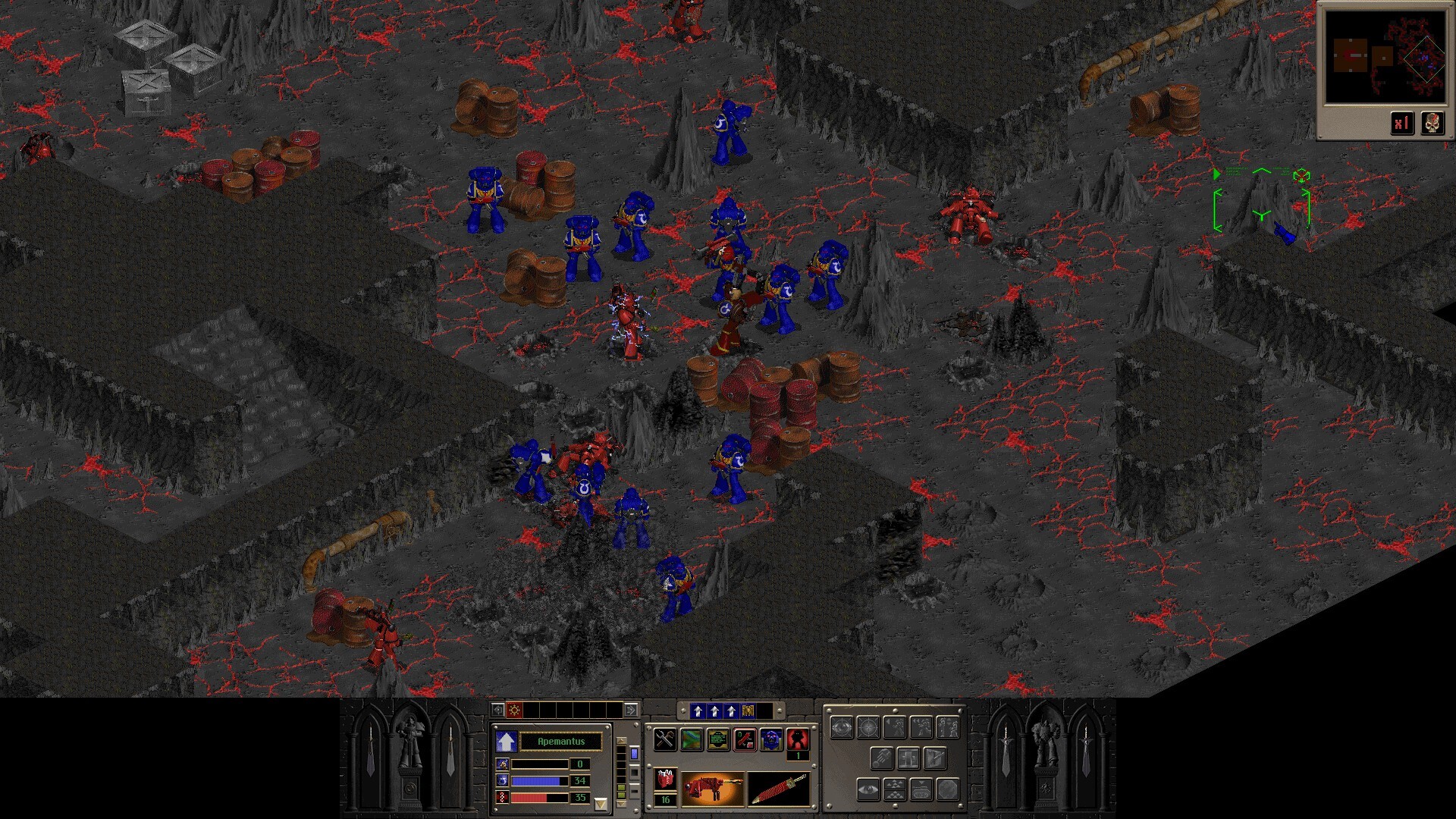Toggle the crouched stance icon

948,728
